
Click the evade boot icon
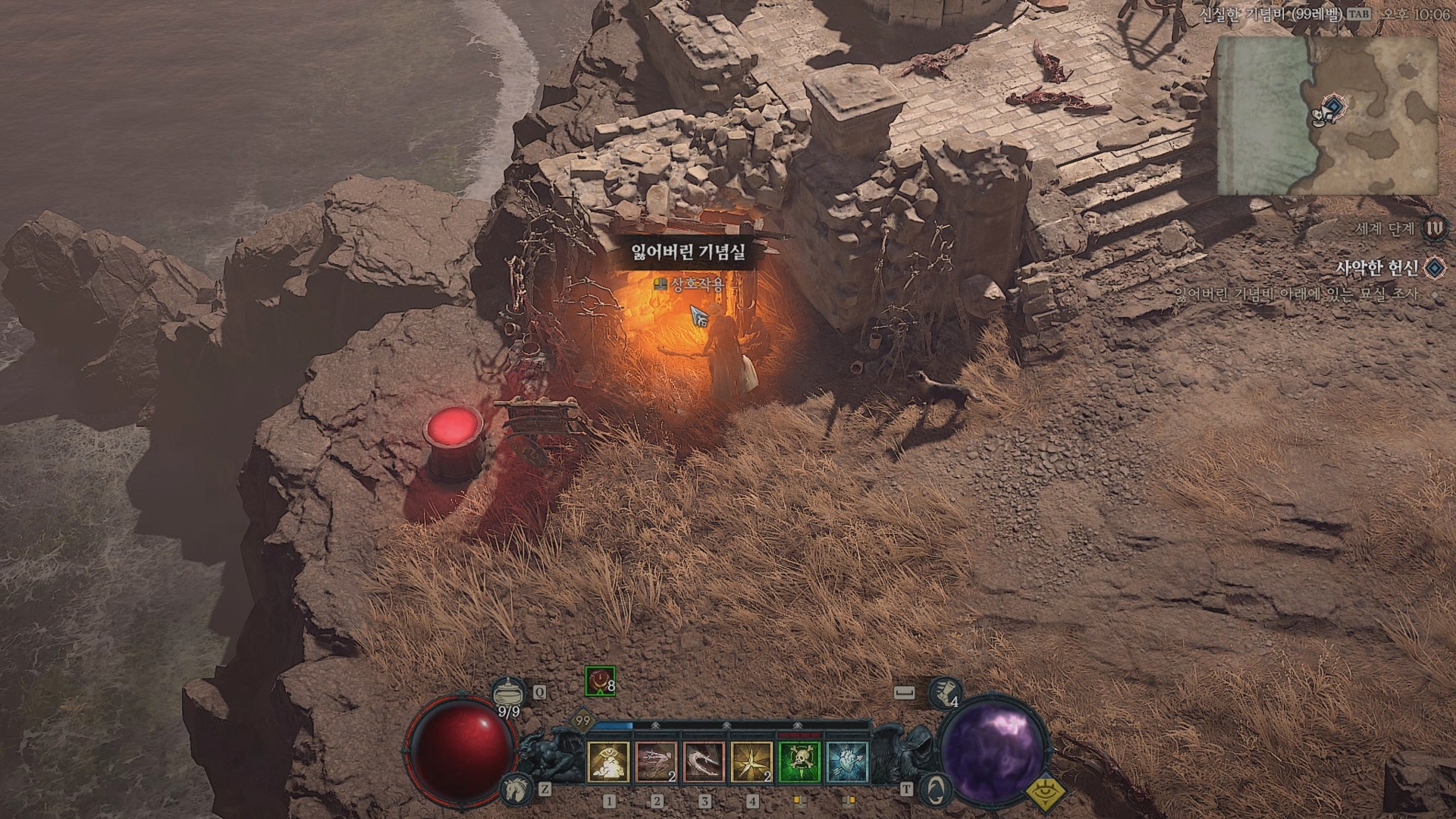point(943,690)
